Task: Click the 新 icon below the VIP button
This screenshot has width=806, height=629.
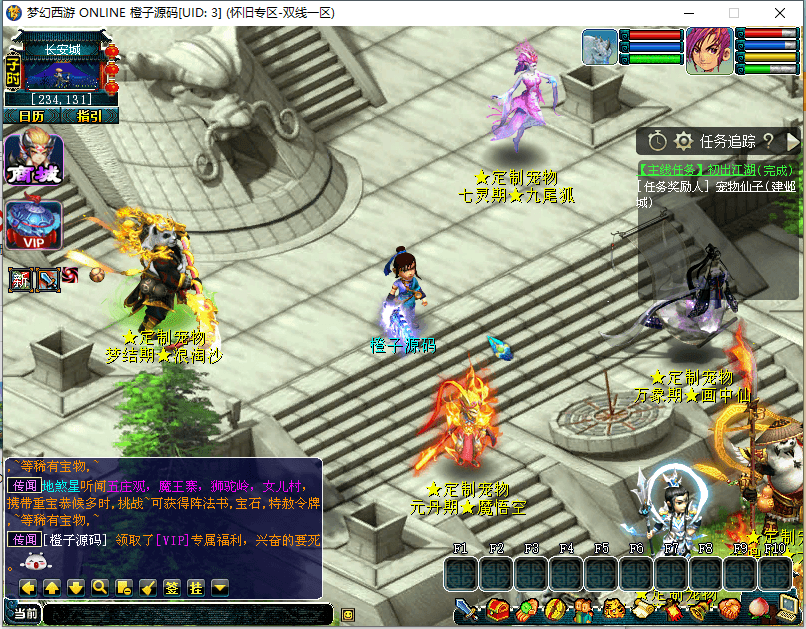Action: (21, 280)
